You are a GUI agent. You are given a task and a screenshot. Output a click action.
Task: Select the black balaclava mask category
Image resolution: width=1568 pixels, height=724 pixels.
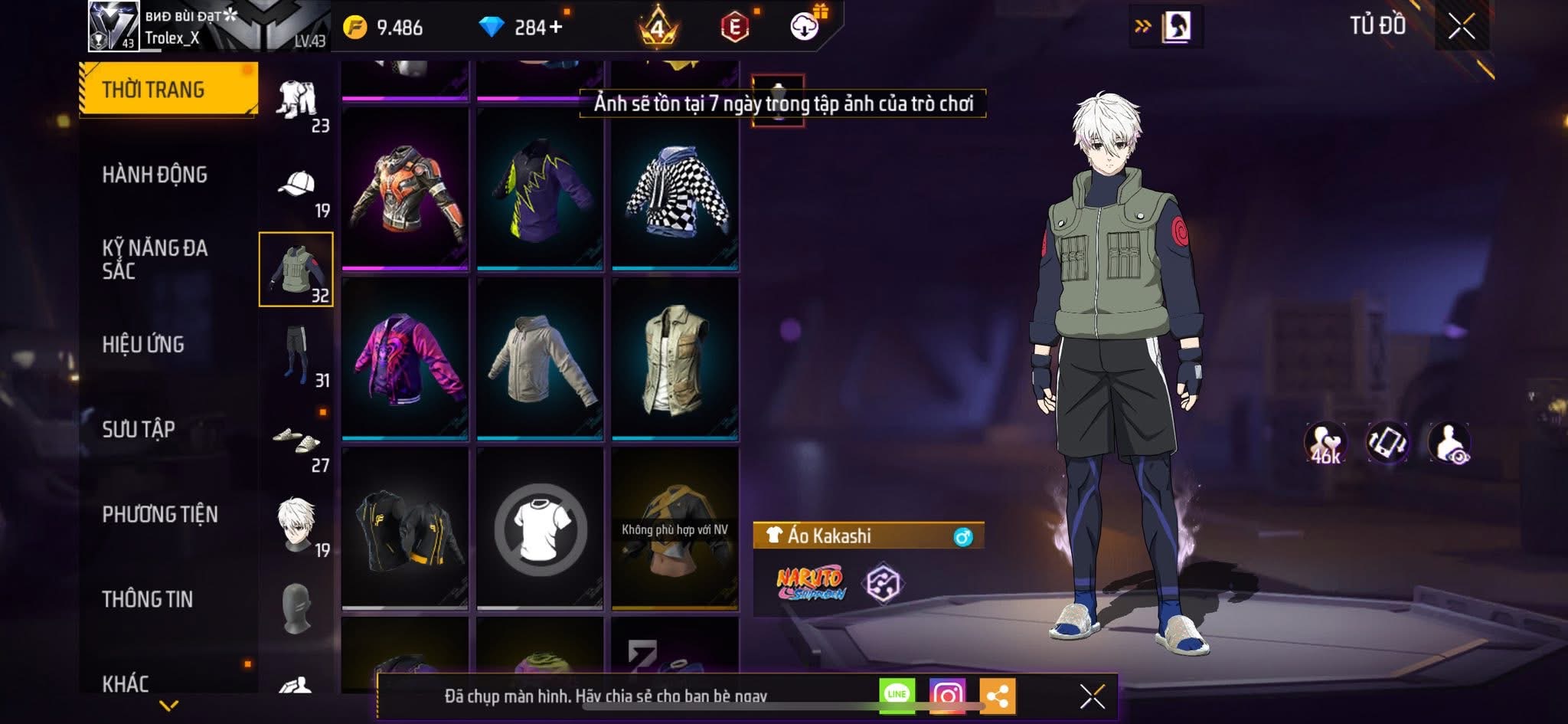click(x=296, y=609)
